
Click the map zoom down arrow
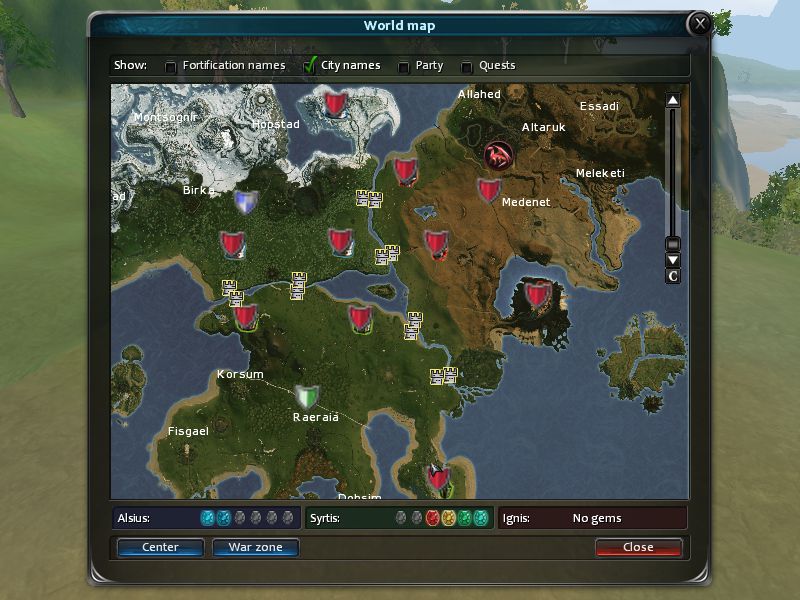pyautogui.click(x=673, y=260)
